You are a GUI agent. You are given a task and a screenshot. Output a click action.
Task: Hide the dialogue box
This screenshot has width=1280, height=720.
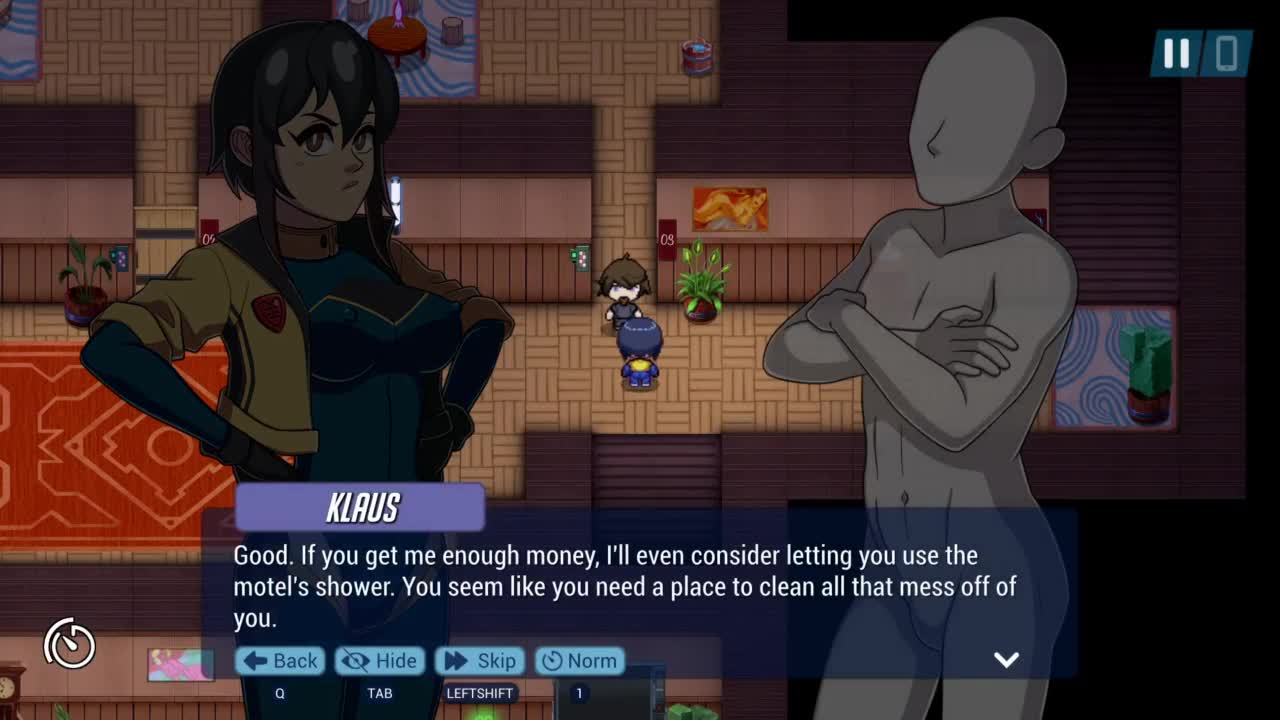tap(380, 661)
